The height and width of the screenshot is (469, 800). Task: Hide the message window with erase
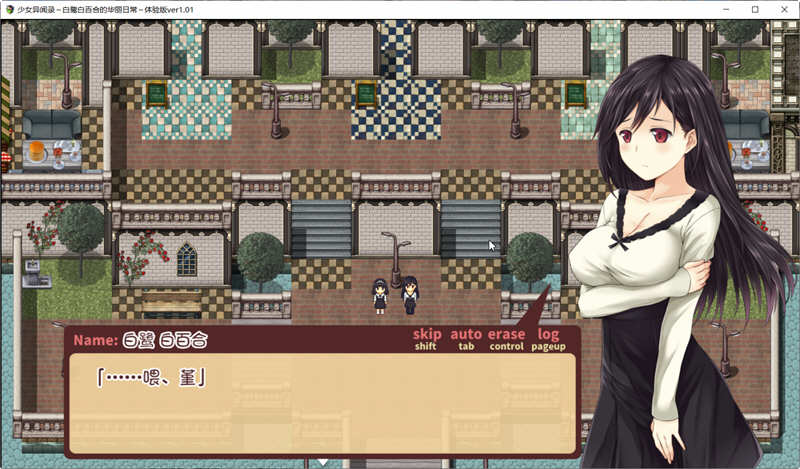coord(506,335)
